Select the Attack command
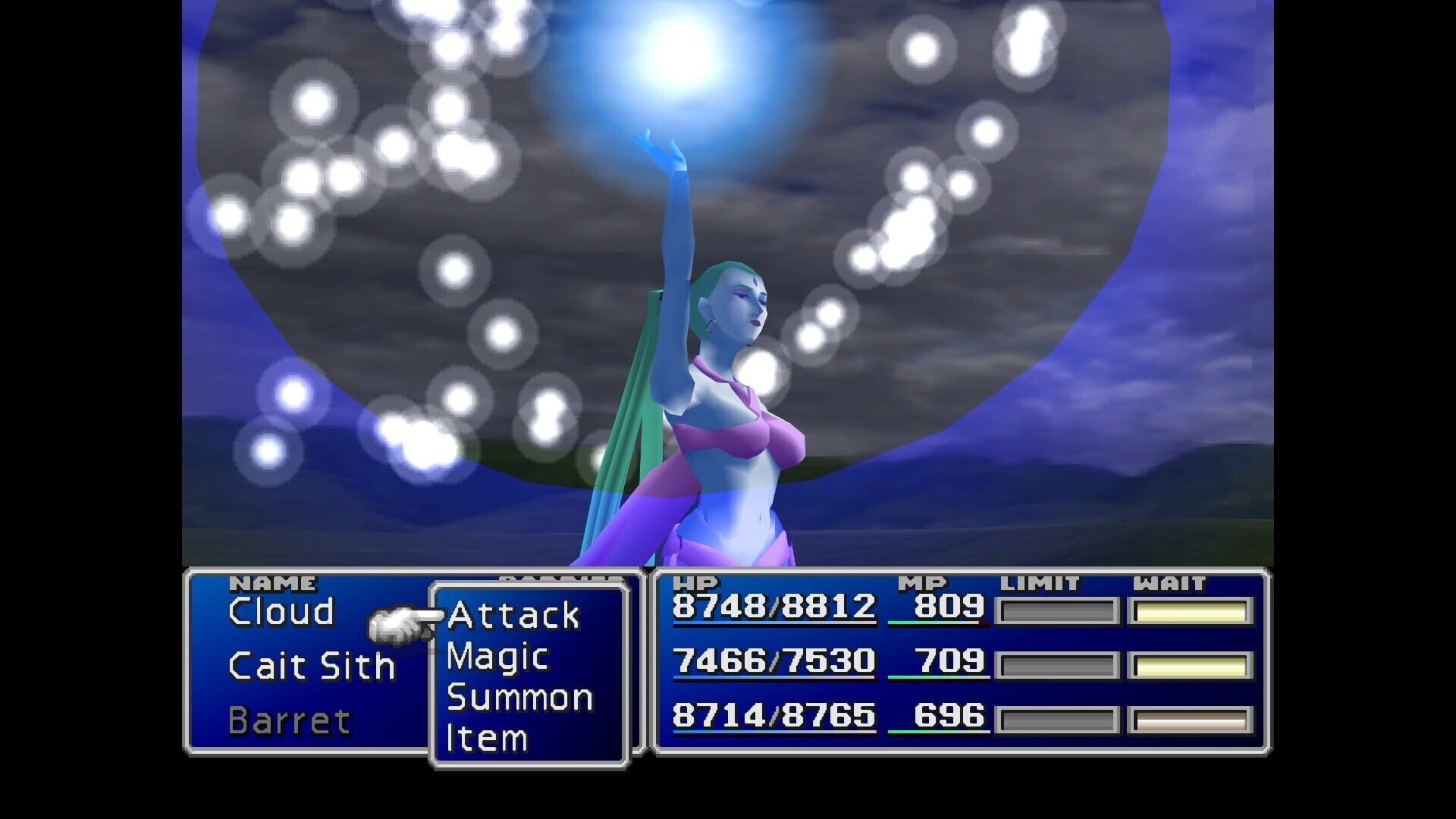 514,614
